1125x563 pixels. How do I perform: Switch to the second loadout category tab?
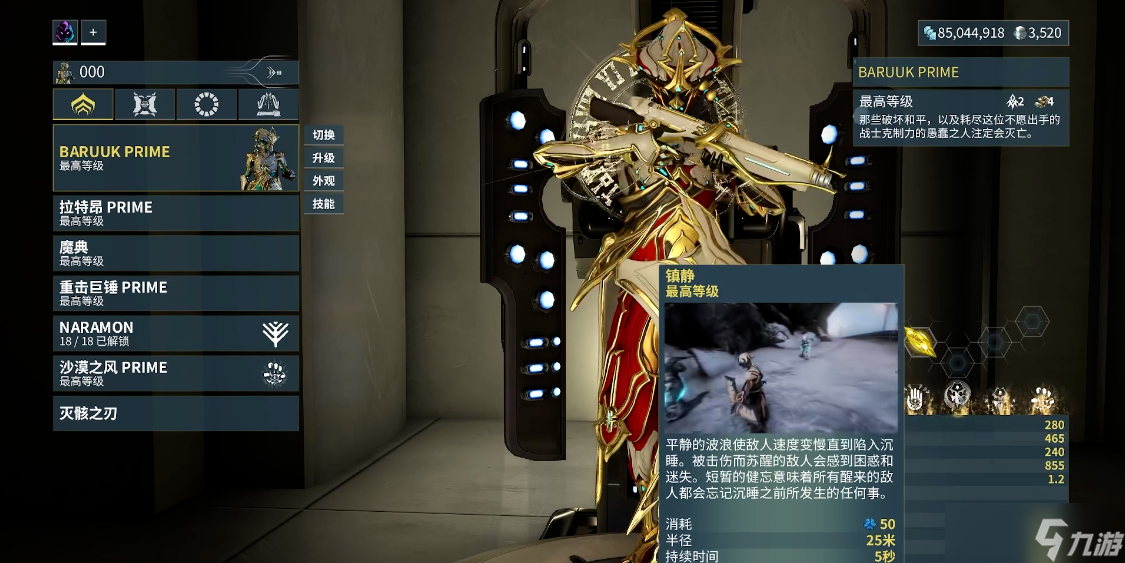pos(145,104)
